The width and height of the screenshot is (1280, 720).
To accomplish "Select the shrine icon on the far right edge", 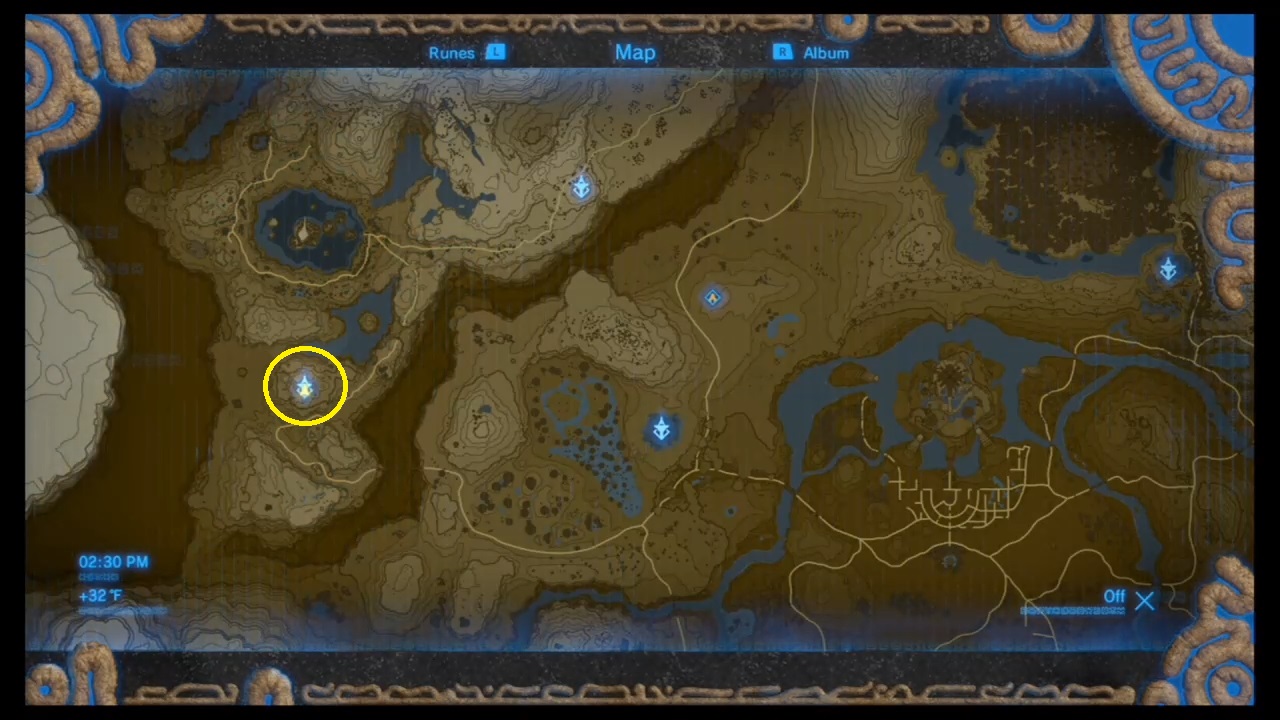I will click(1167, 268).
